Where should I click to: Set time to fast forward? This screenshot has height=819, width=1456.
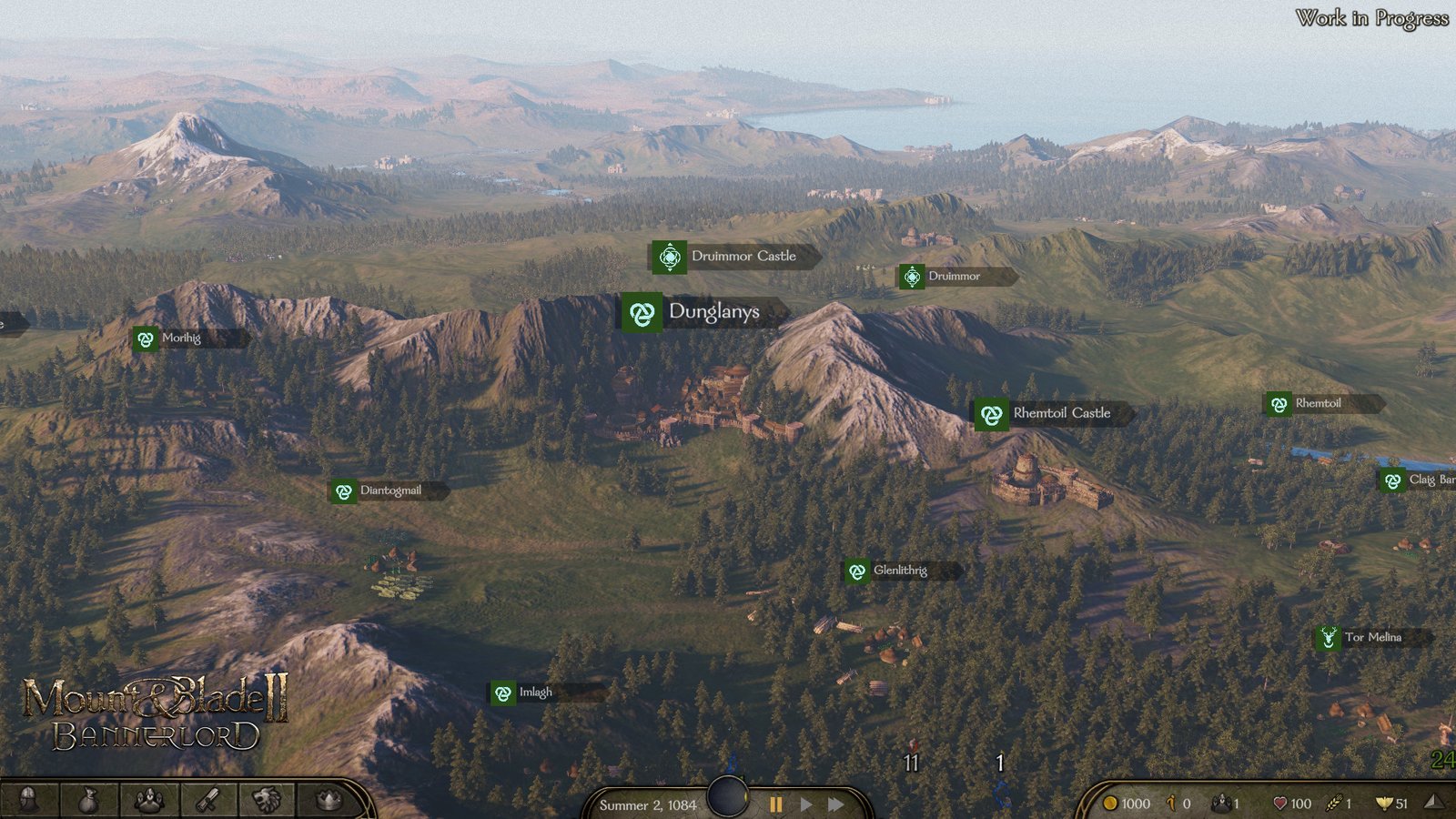tap(835, 804)
